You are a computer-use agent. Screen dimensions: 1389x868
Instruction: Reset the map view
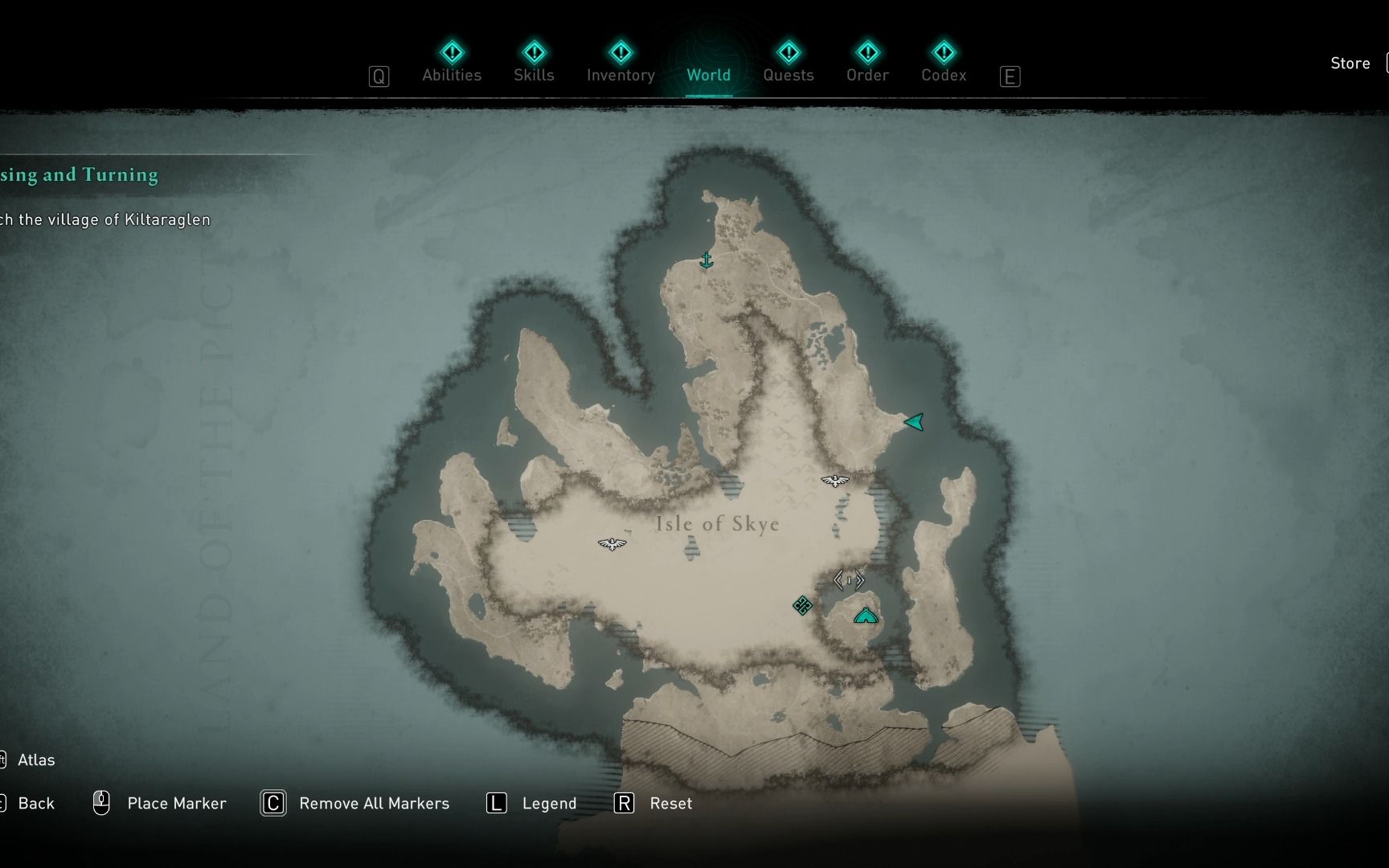pos(670,803)
